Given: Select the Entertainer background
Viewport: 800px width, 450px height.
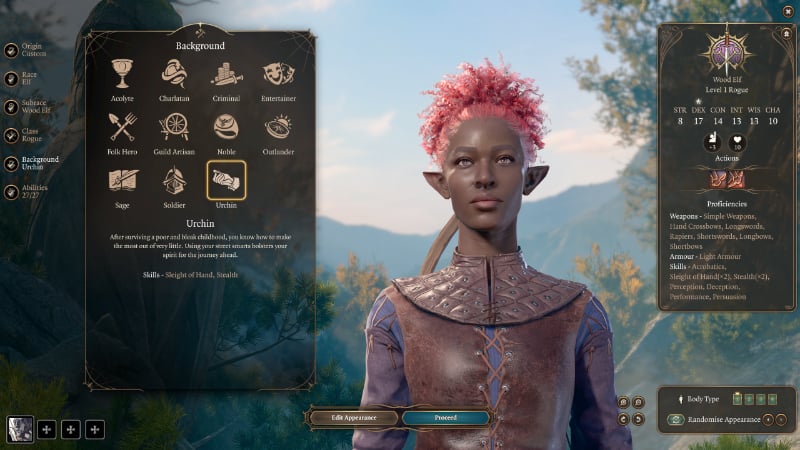Looking at the screenshot, I should 278,75.
